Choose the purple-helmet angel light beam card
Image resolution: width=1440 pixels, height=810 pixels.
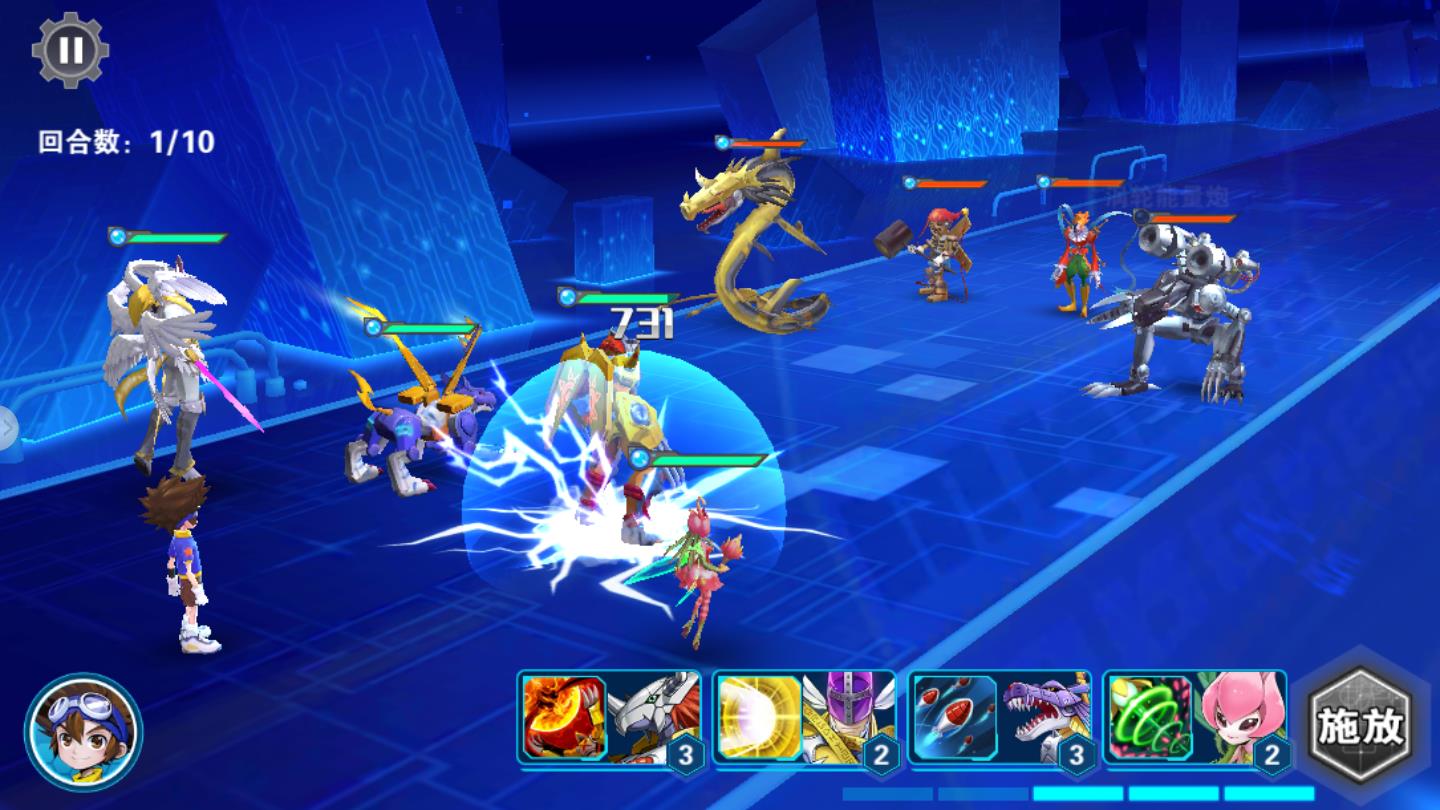click(x=805, y=720)
